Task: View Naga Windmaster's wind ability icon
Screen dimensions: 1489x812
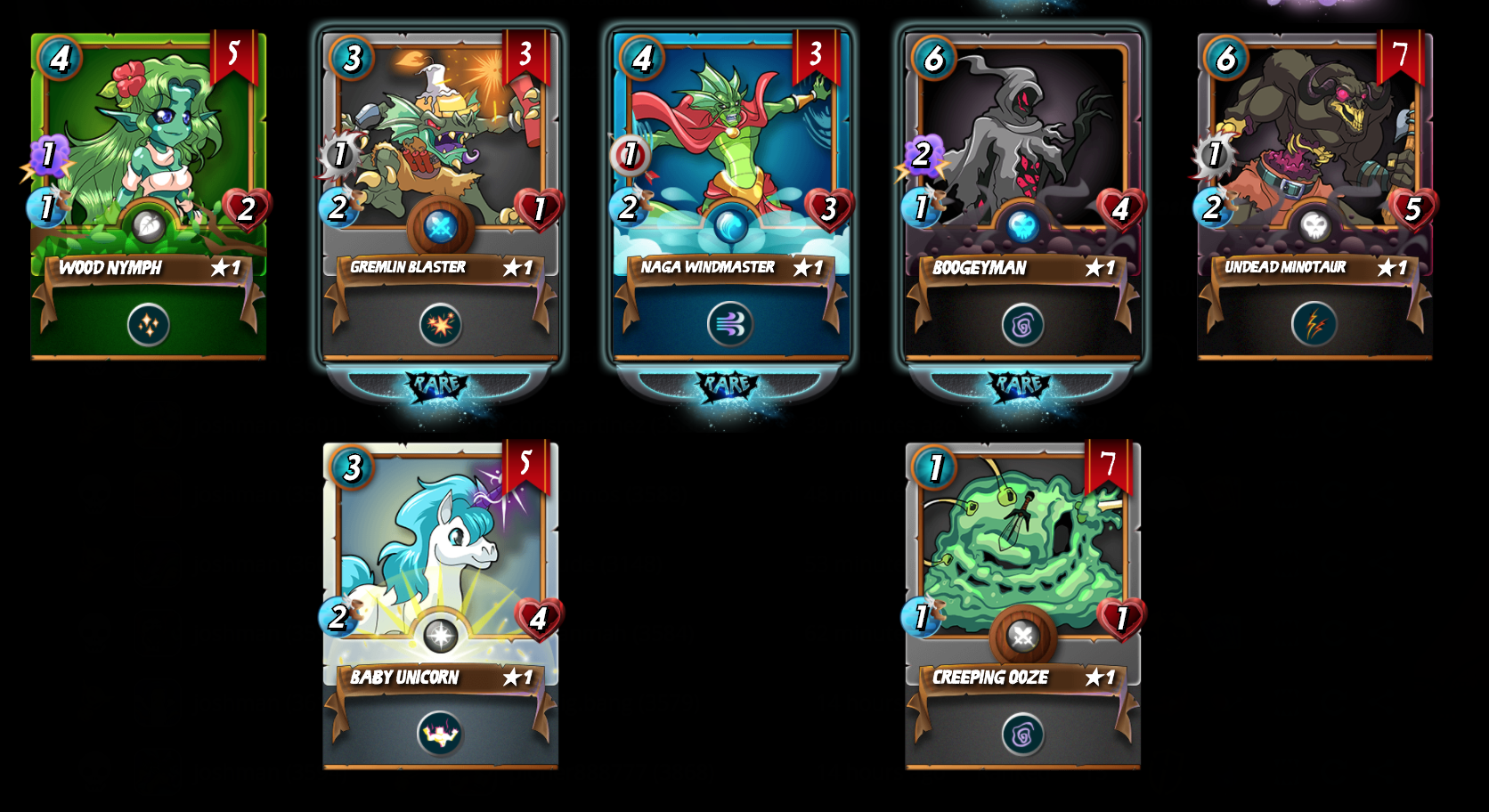Action: (730, 325)
